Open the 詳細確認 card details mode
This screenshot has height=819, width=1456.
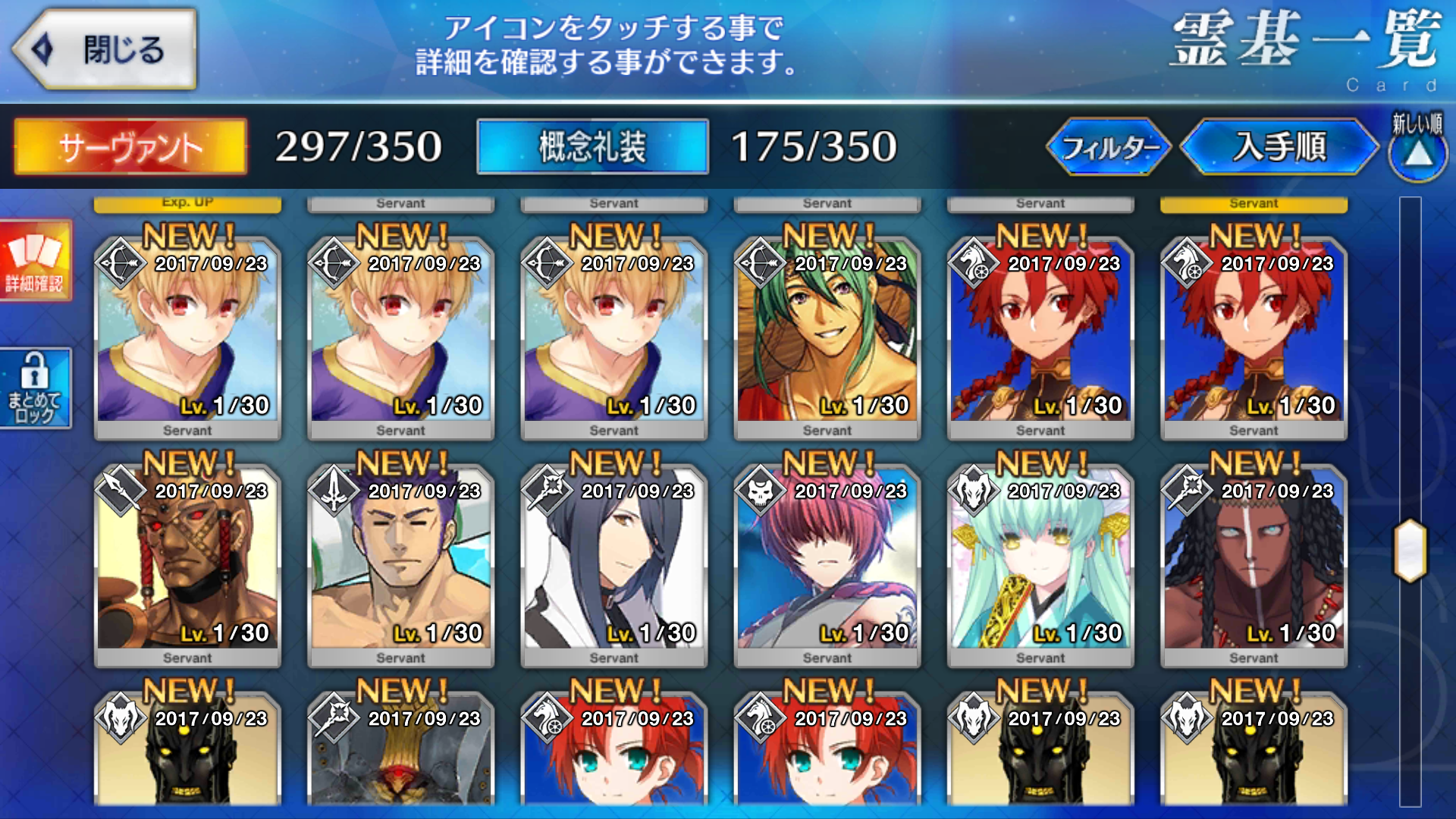coord(35,260)
